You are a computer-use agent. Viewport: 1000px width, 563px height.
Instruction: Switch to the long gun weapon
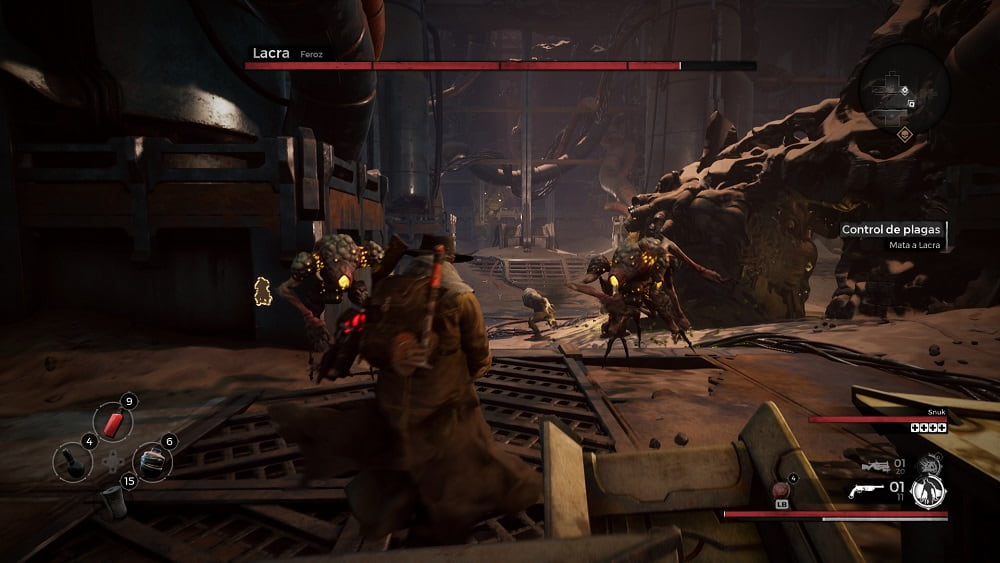pos(877,466)
